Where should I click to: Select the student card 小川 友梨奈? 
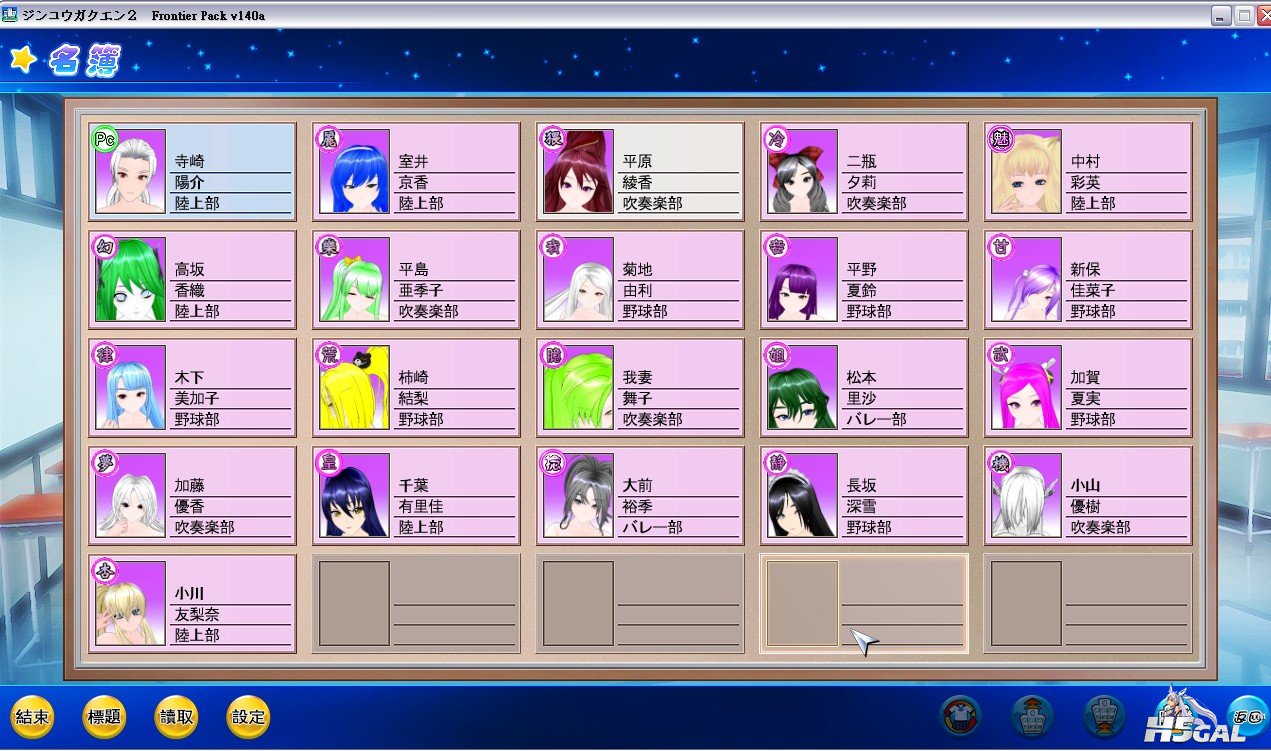pyautogui.click(x=192, y=604)
